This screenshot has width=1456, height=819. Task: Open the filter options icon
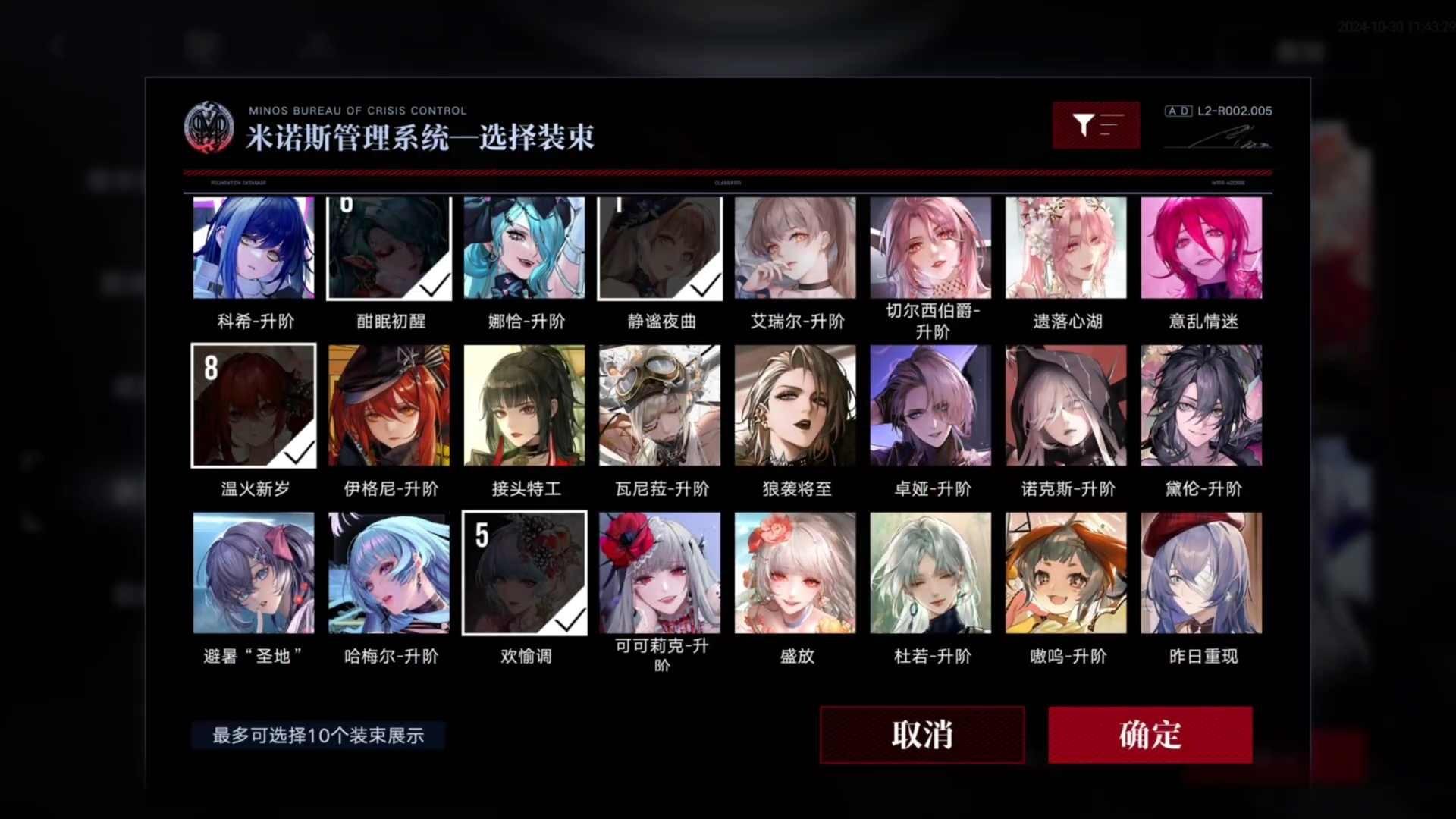click(1095, 124)
